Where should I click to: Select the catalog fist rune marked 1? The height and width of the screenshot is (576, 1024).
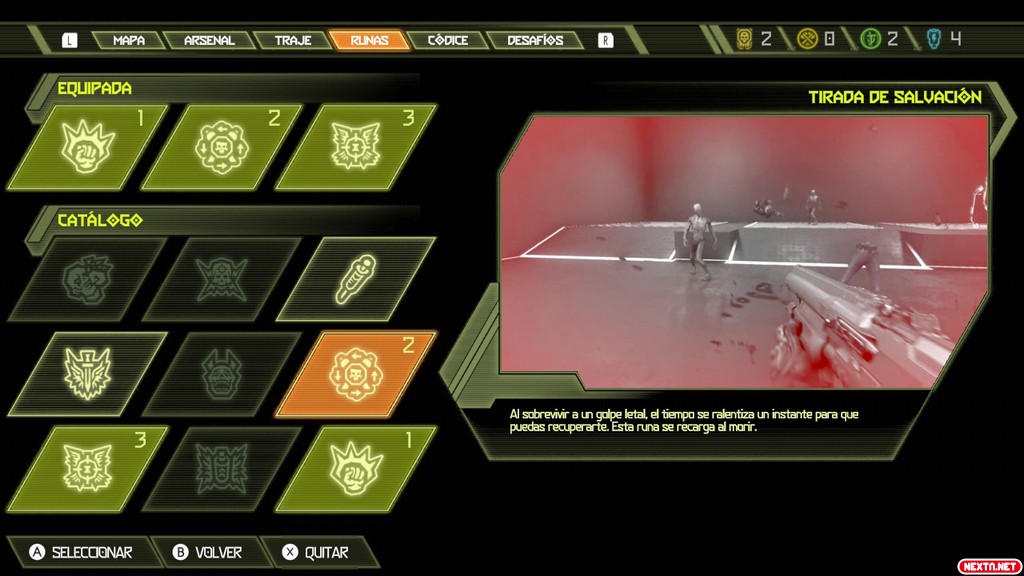pos(356,467)
